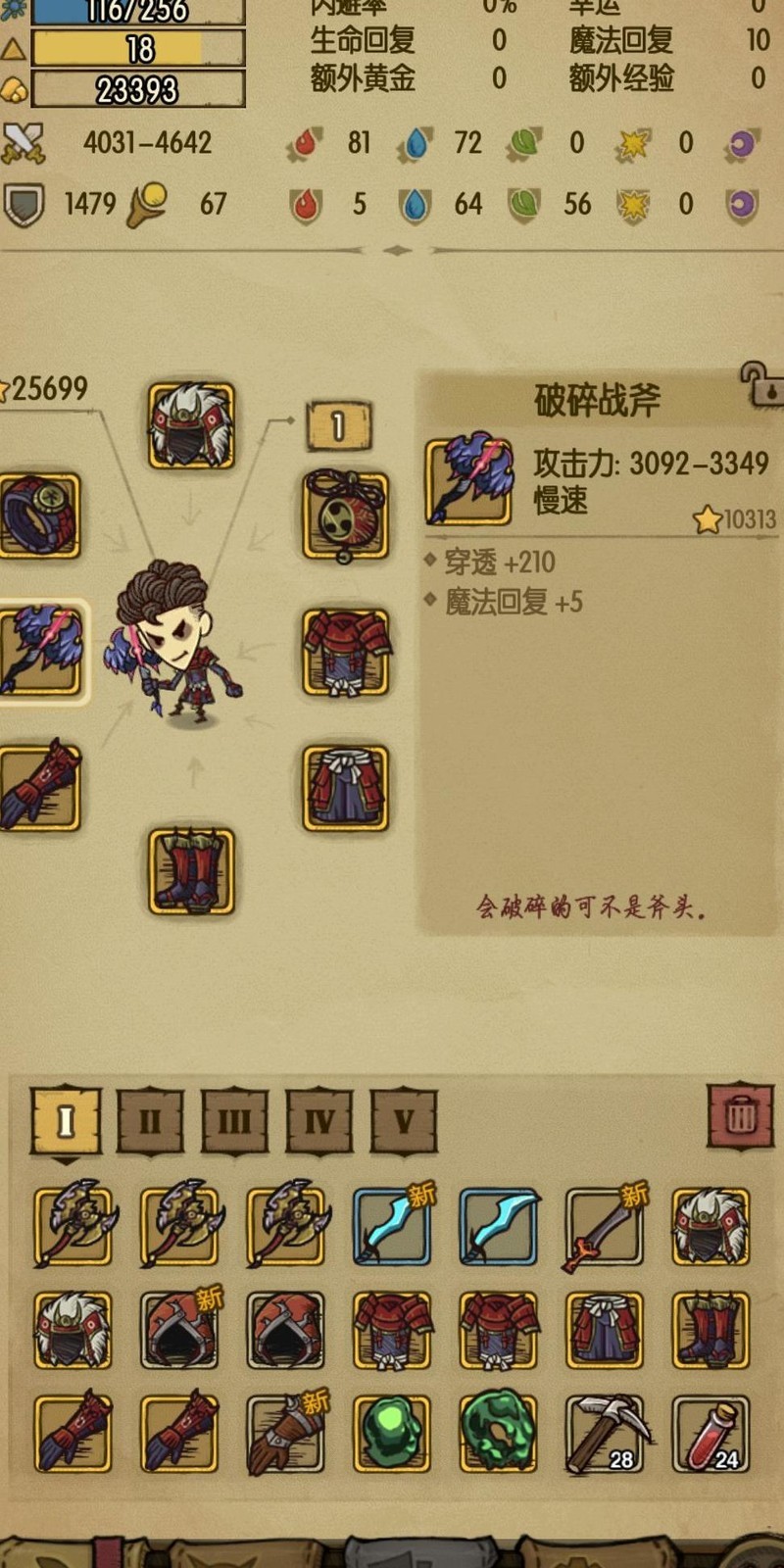Viewport: 784px width, 1568px height.
Task: Pick the new brown leather gauntlet
Action: (285, 1434)
